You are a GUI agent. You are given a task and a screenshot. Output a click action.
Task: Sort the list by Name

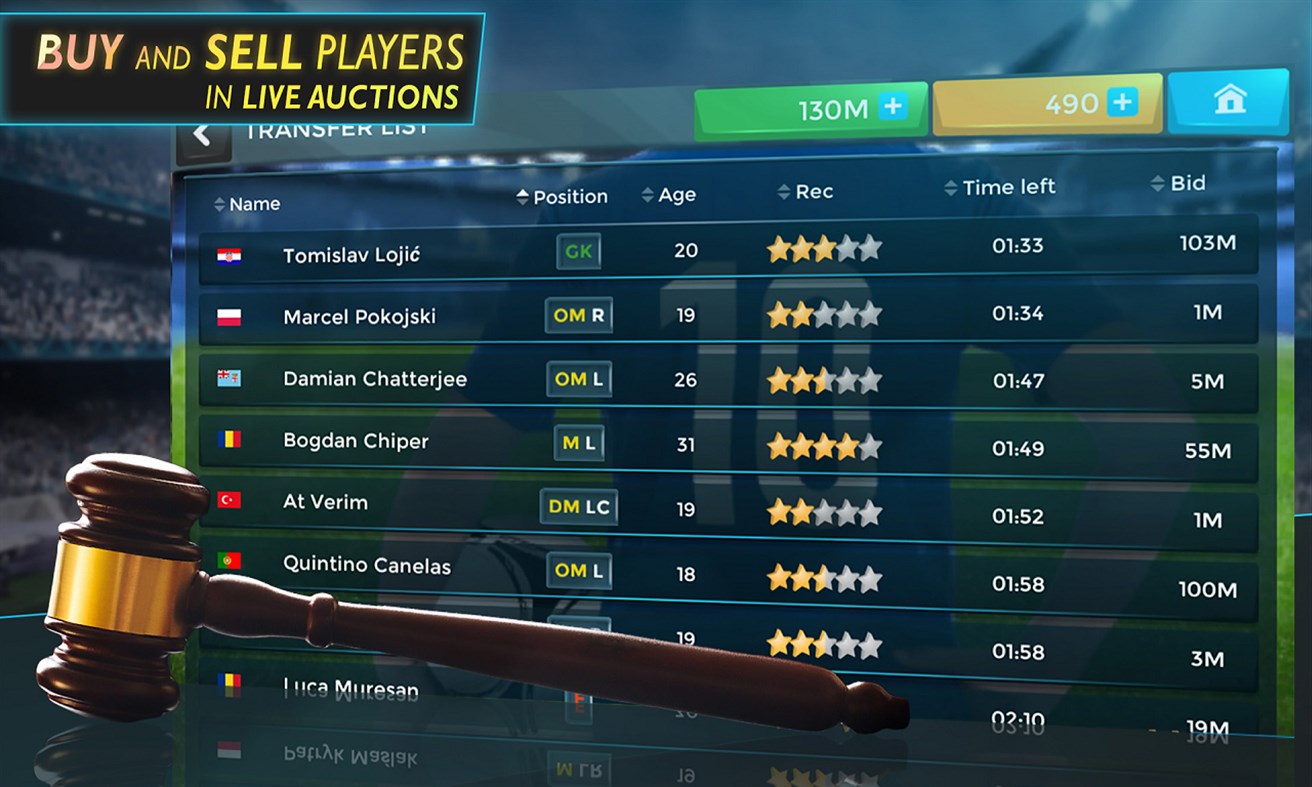click(247, 204)
